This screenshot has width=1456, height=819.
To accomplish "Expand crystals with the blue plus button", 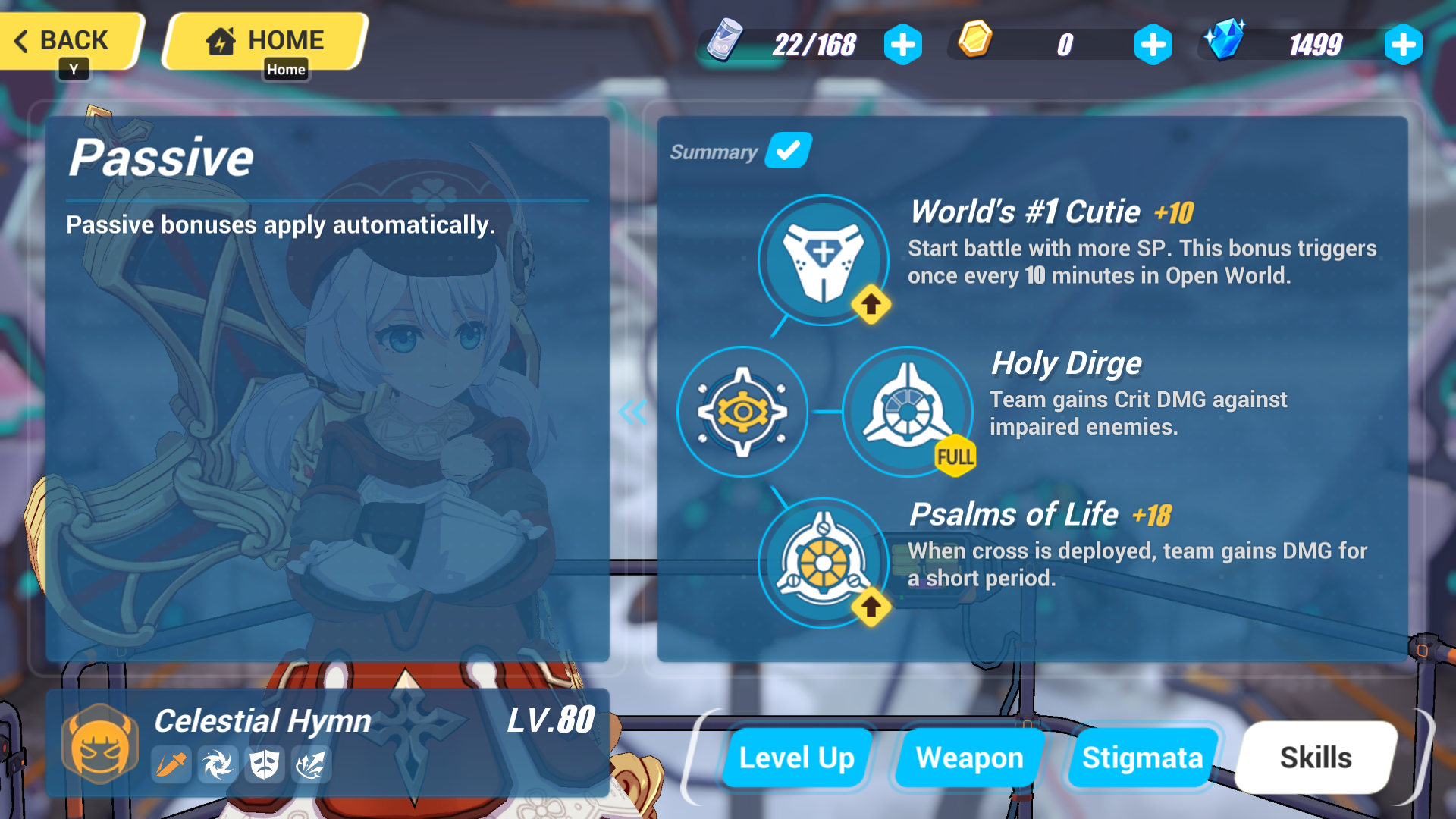I will [1404, 45].
